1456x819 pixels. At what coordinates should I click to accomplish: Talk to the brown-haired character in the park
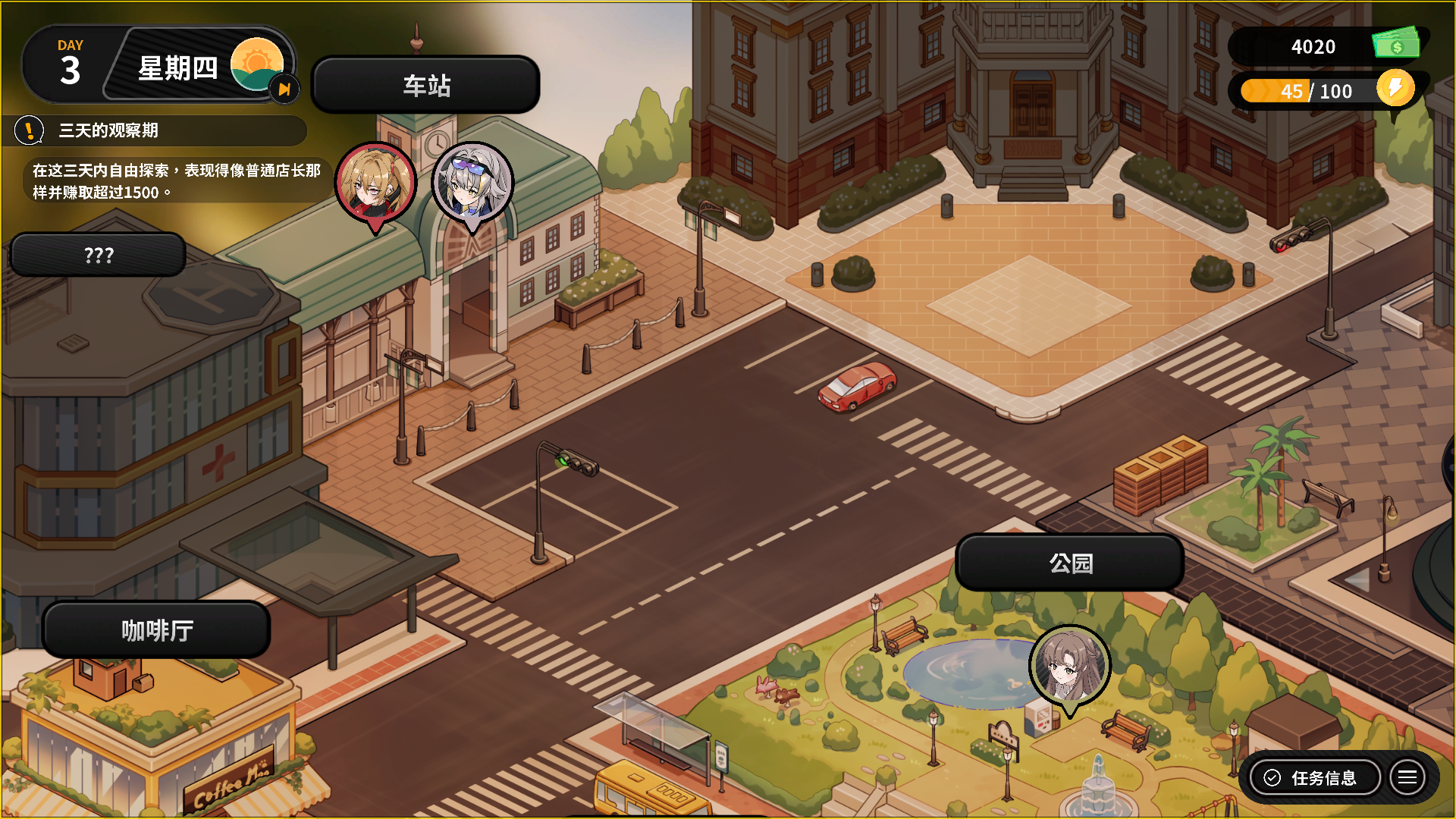1069,667
